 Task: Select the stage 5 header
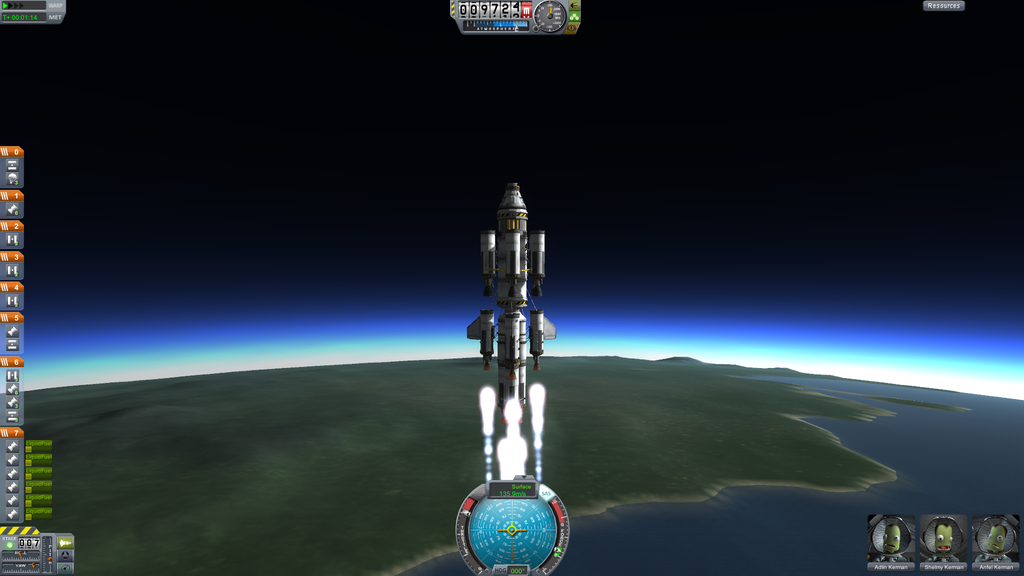(12, 318)
